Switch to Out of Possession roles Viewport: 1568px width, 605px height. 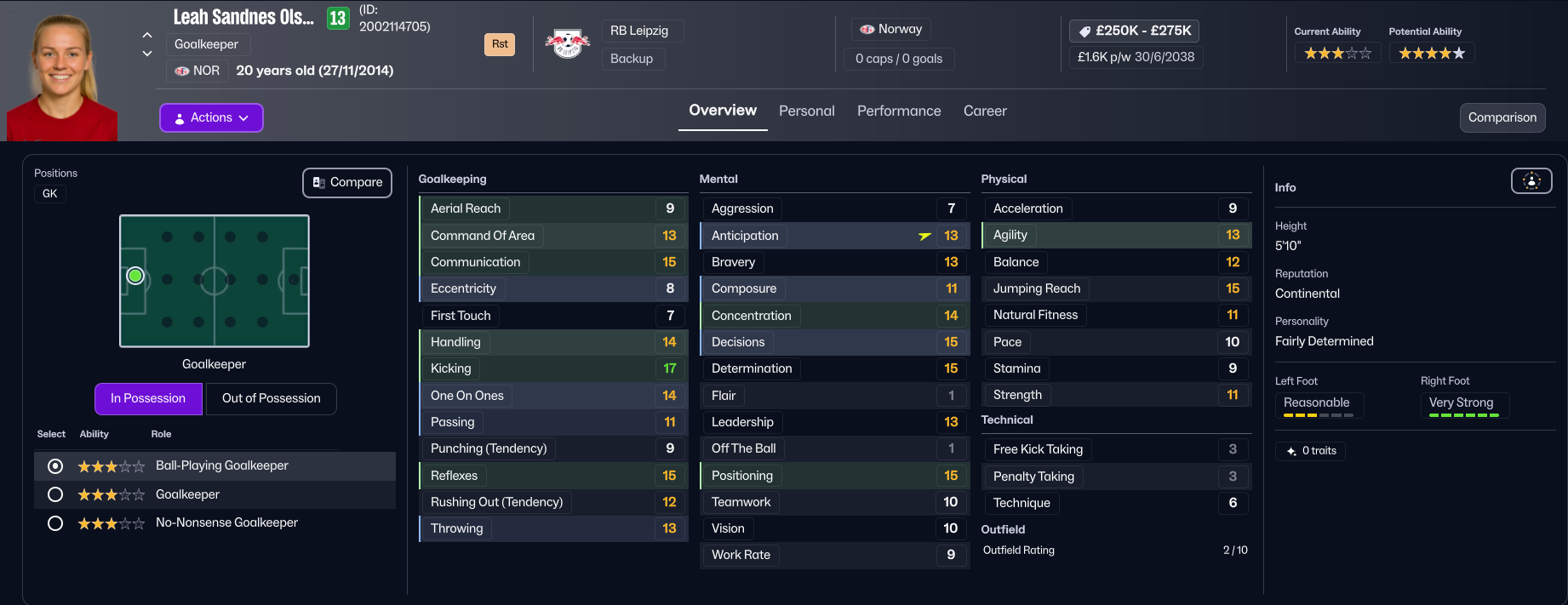point(271,398)
